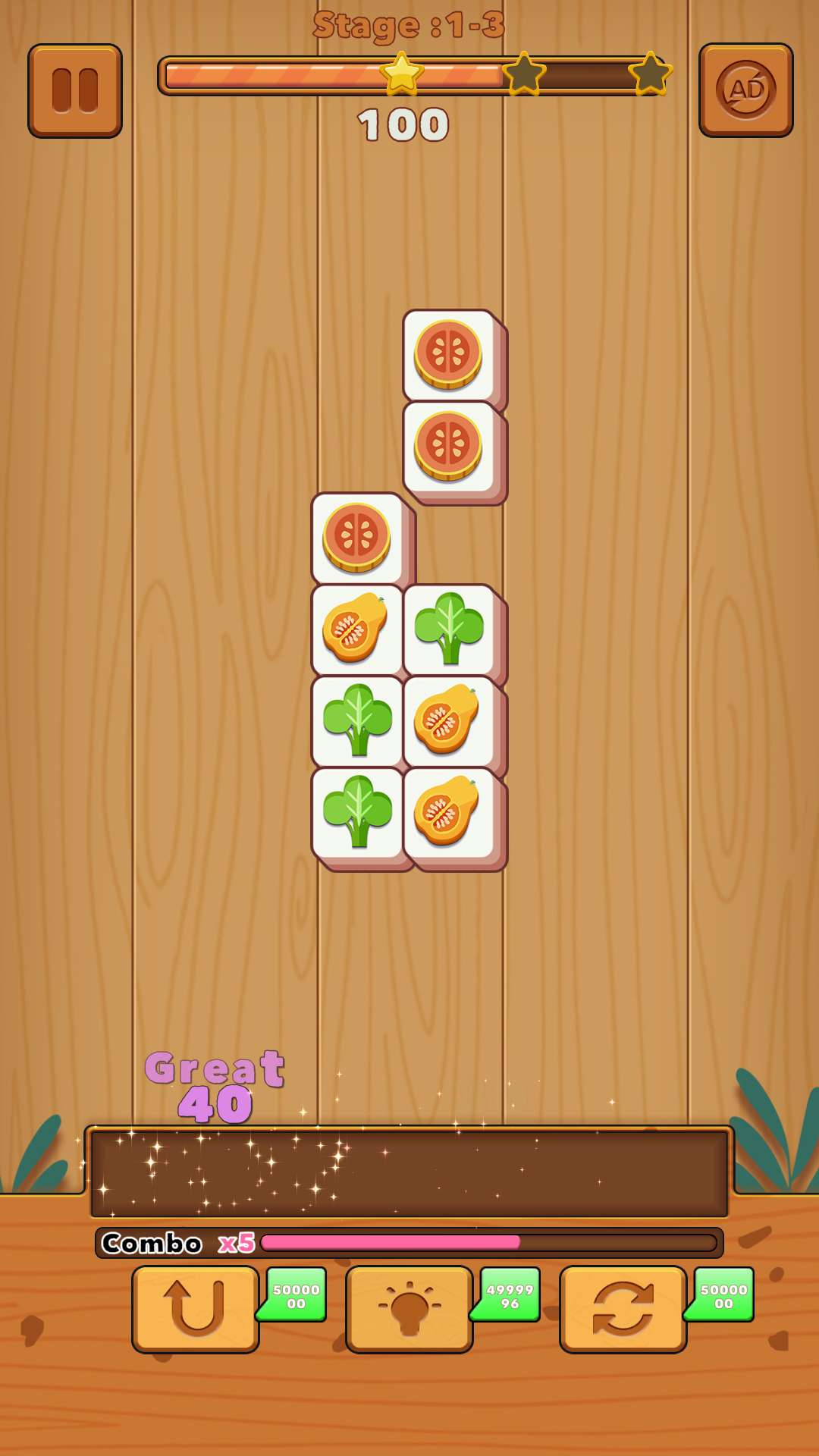
Task: Tap the topmost tomato tile
Action: click(448, 354)
